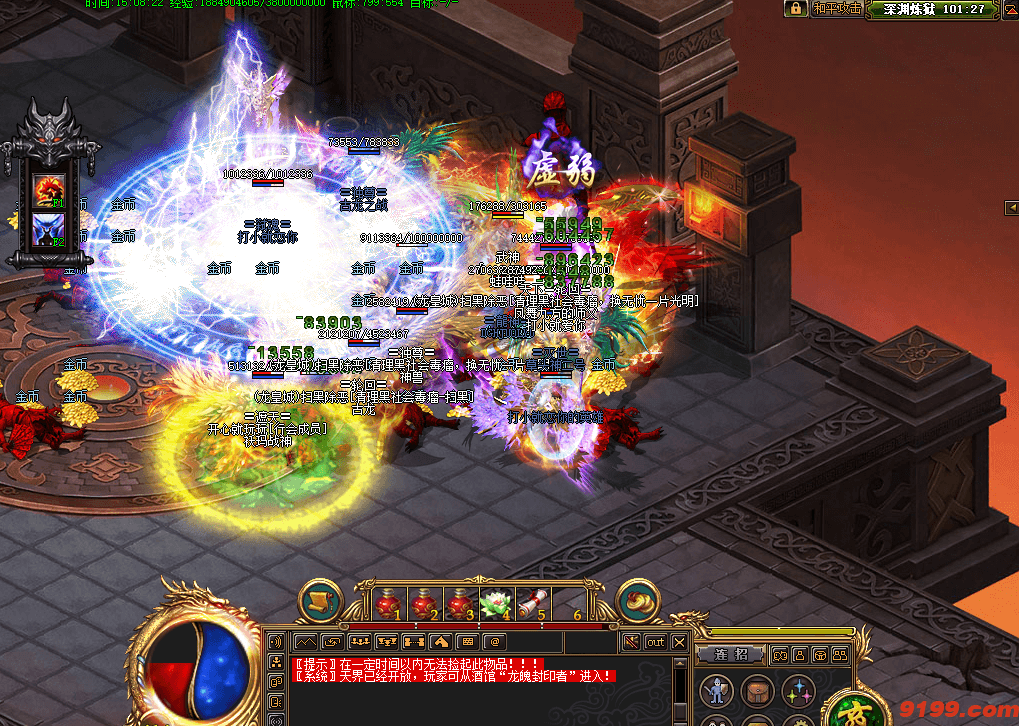Open the yellow scroll round button

320,601
